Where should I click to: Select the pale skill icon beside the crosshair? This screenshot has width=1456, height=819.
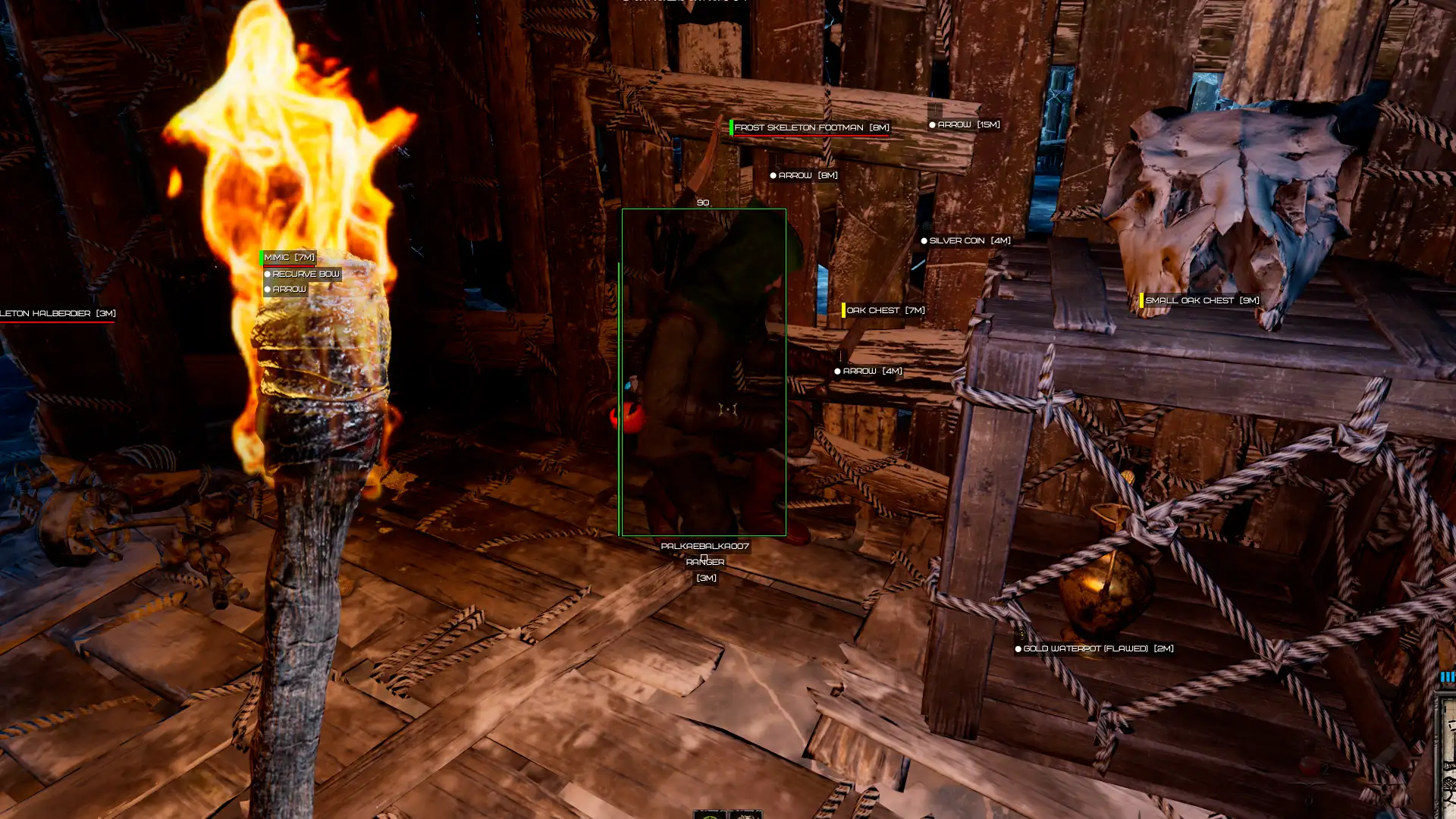pos(745,815)
